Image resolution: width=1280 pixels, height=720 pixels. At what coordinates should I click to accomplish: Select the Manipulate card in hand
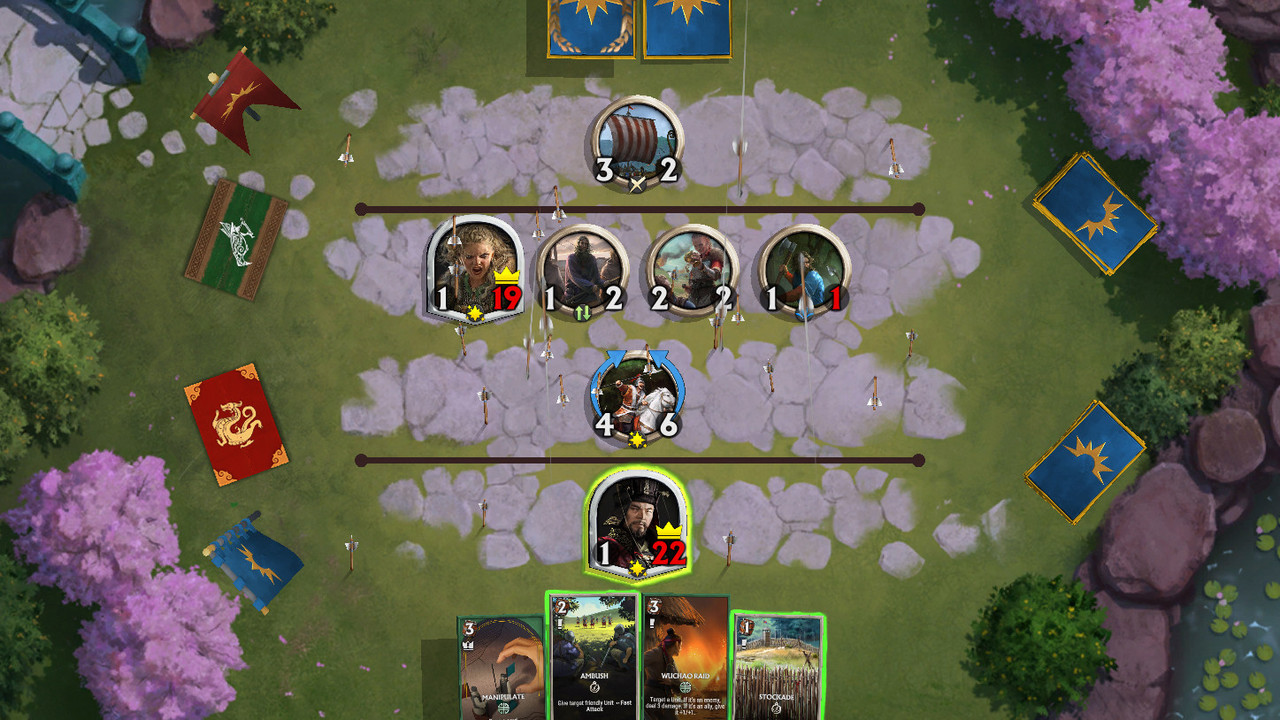[503, 667]
